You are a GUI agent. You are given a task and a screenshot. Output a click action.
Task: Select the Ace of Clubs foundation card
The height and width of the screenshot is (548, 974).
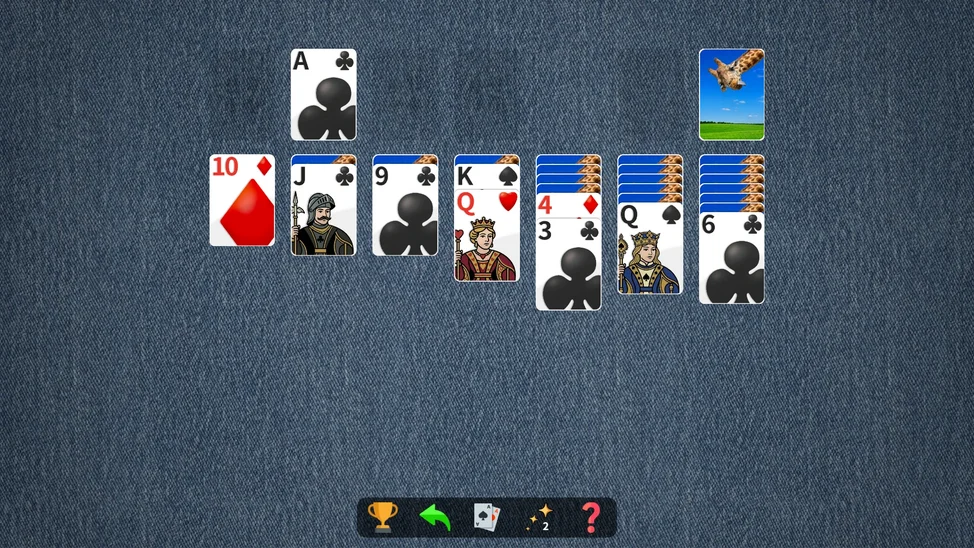323,94
